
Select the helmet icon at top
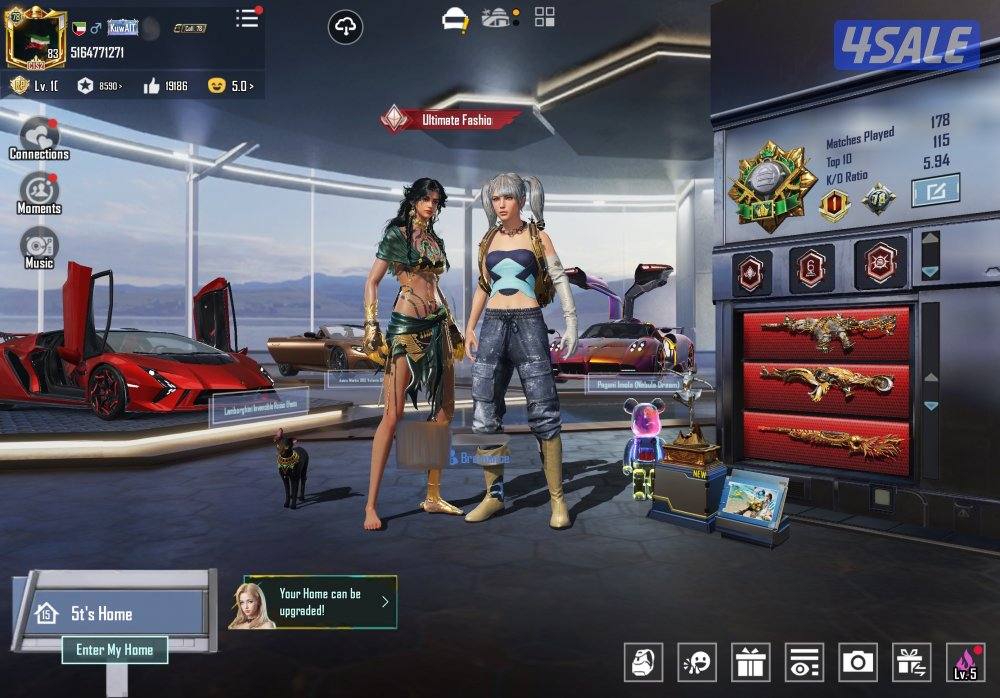click(456, 19)
